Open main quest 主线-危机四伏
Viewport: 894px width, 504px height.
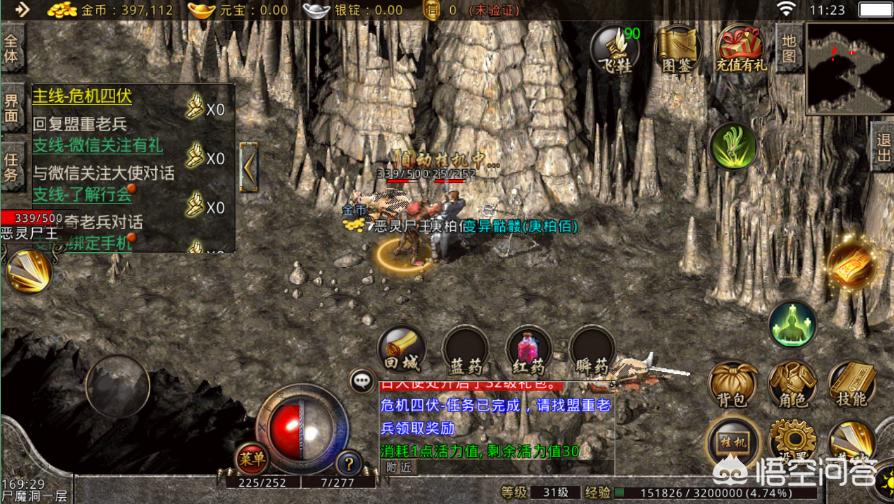pos(83,97)
